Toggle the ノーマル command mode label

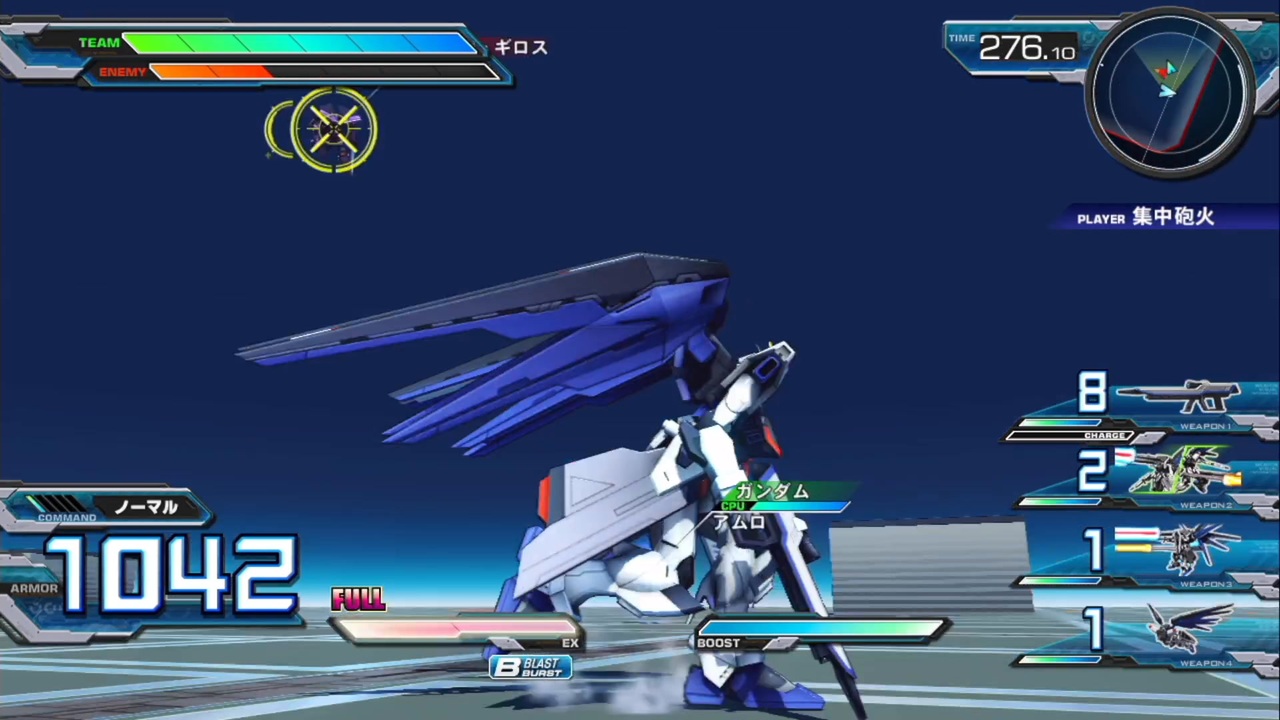point(146,508)
